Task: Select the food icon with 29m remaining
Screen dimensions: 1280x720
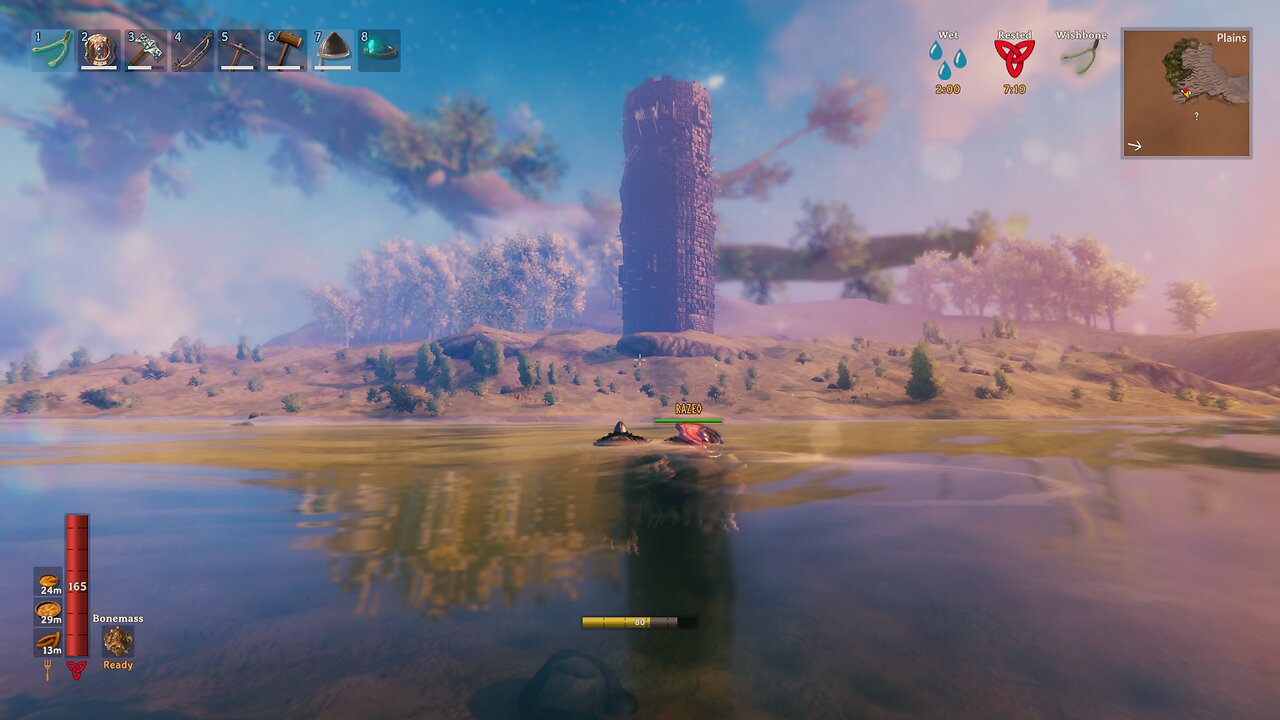Action: point(48,610)
